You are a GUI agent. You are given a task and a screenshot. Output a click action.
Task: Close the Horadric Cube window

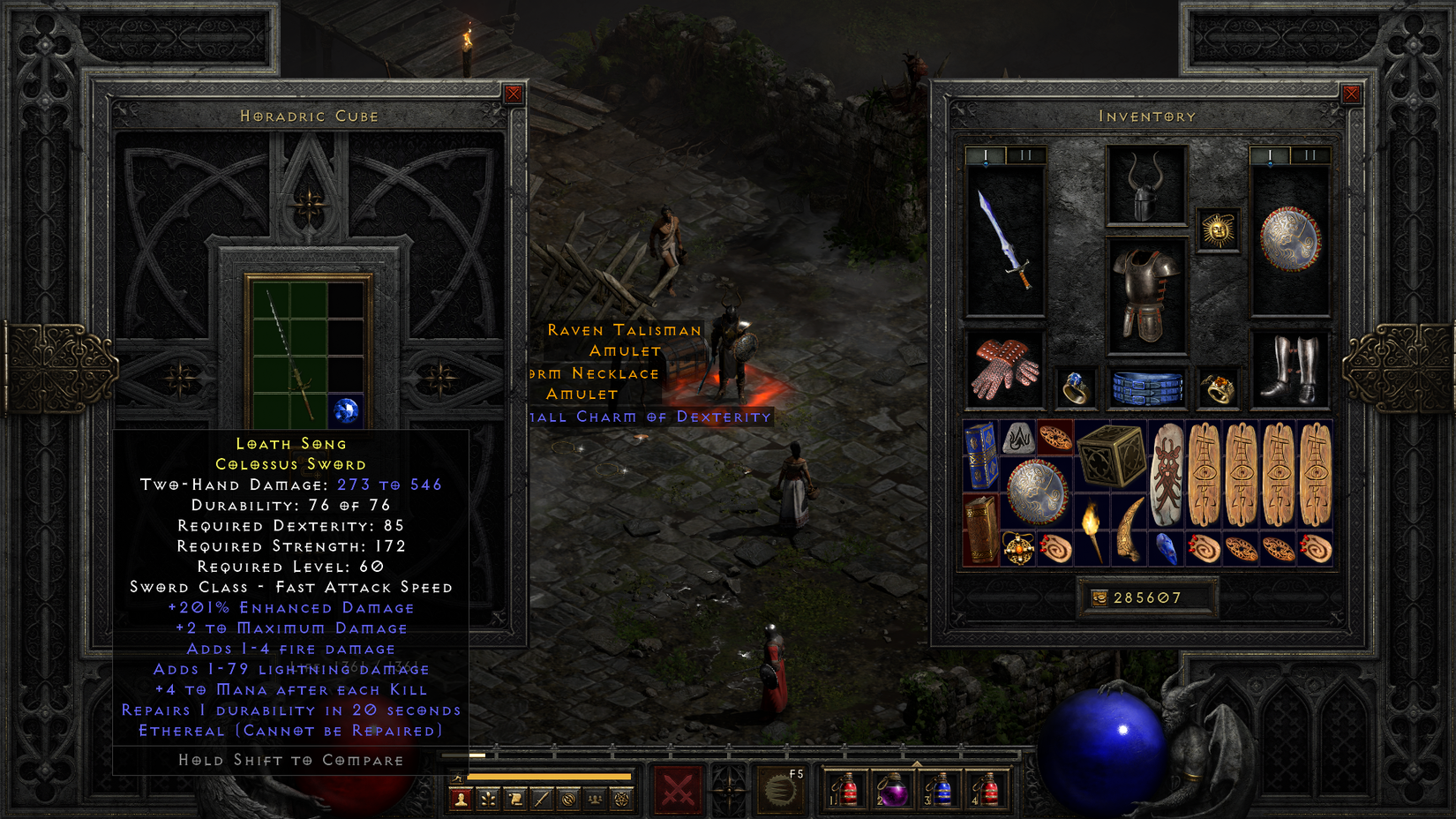(x=514, y=94)
